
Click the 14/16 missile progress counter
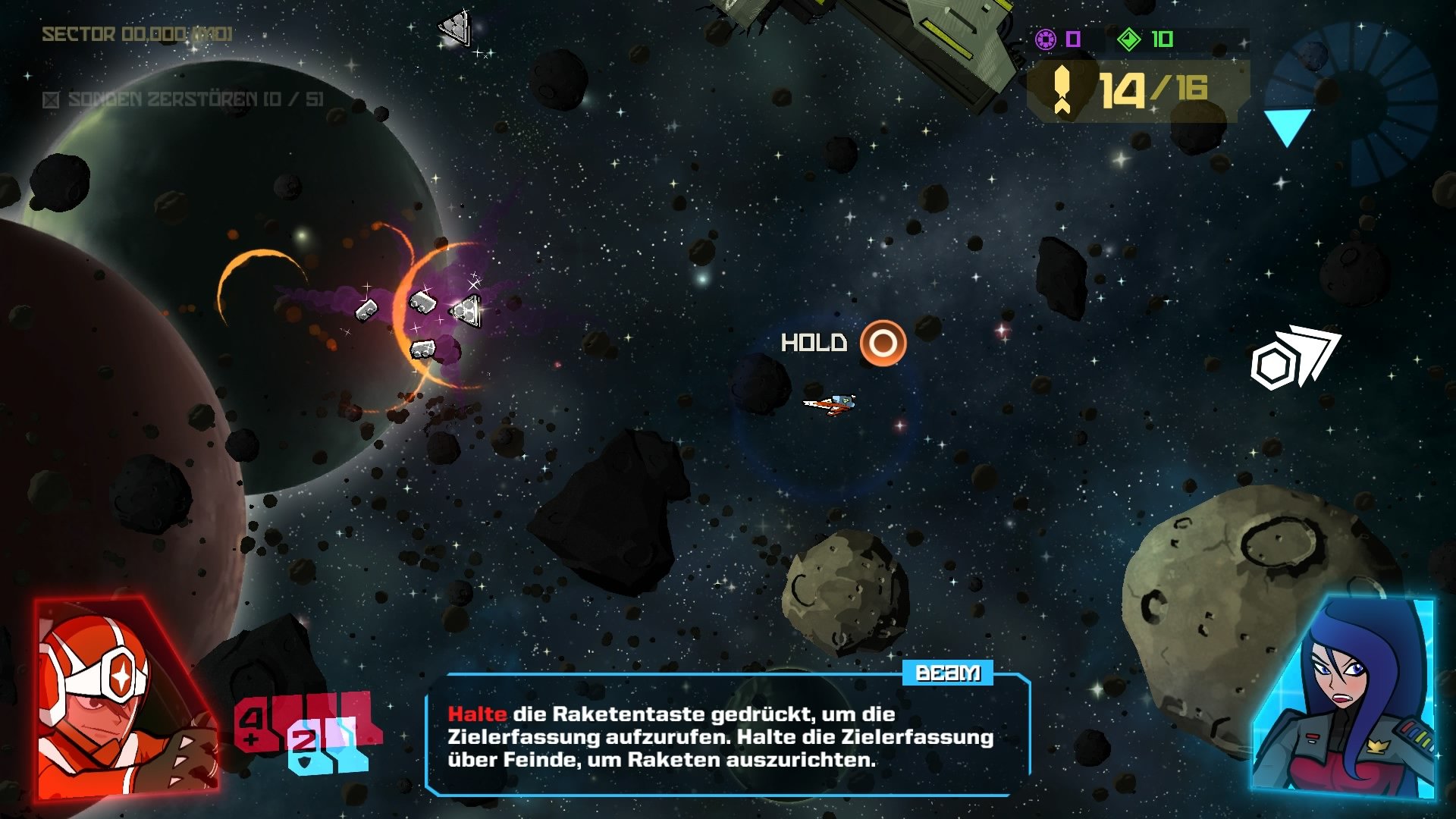1153,89
